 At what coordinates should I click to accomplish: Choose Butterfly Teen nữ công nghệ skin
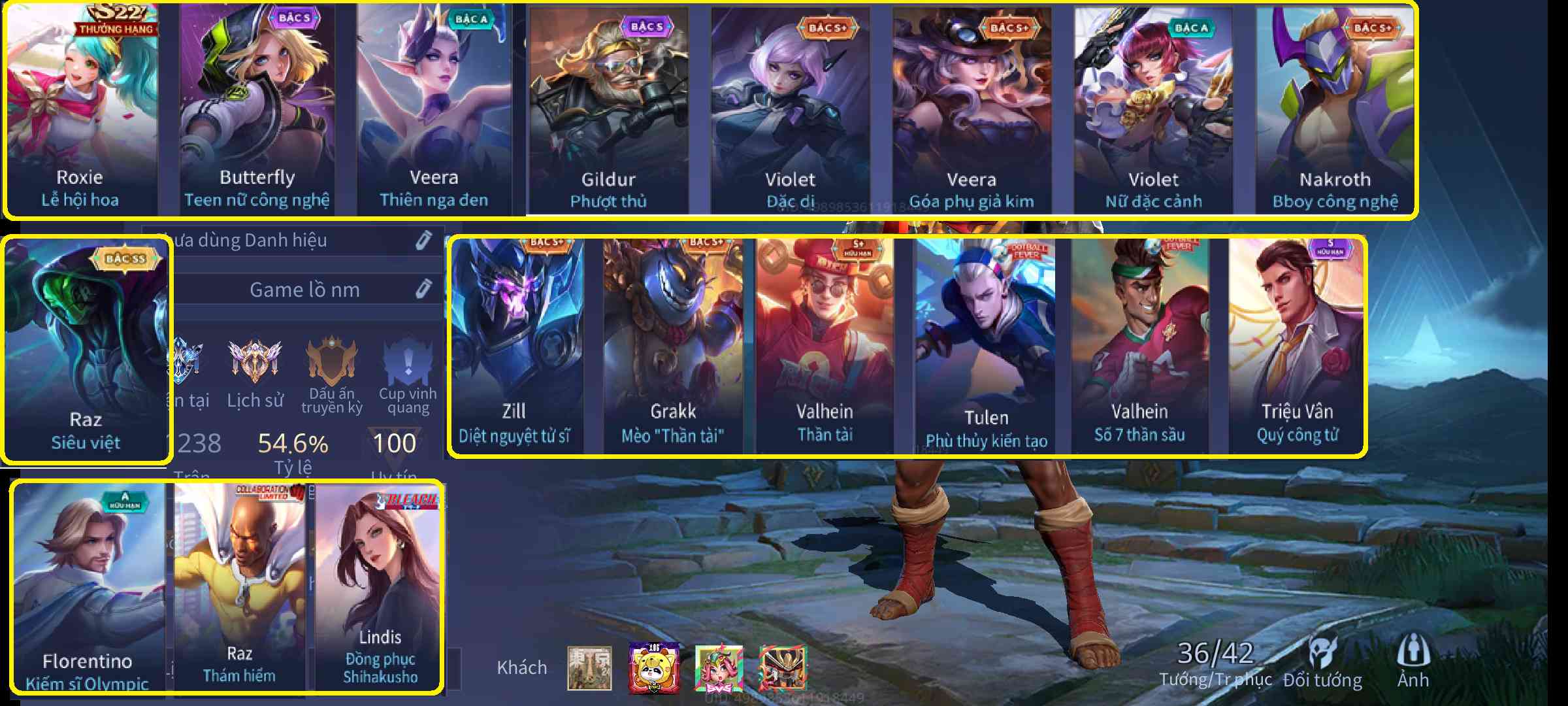257,110
